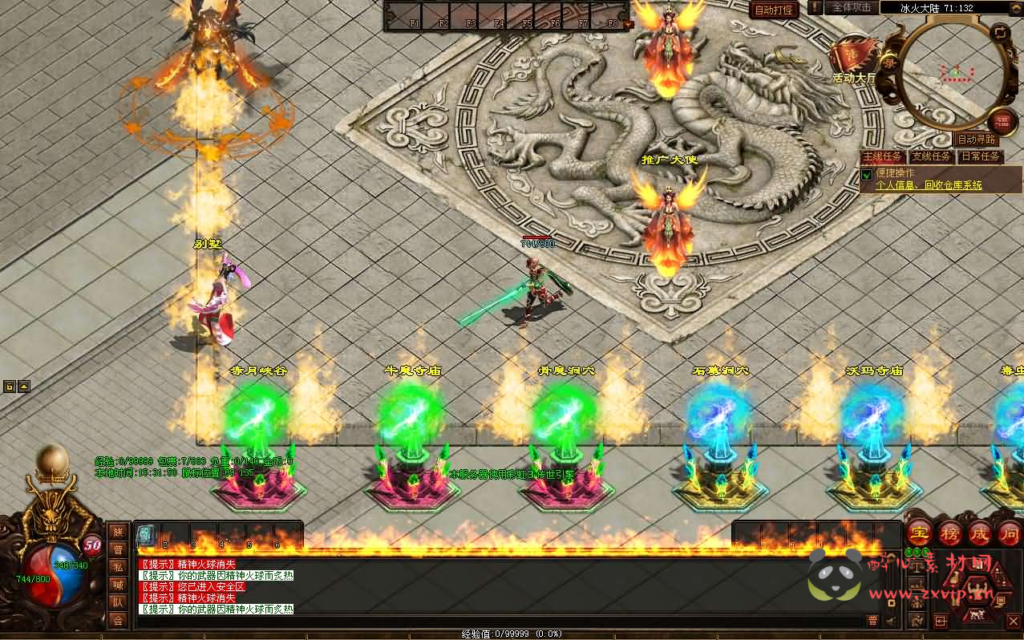This screenshot has width=1024, height=640.
Task: Open the 成 achievement round button
Action: 979,532
